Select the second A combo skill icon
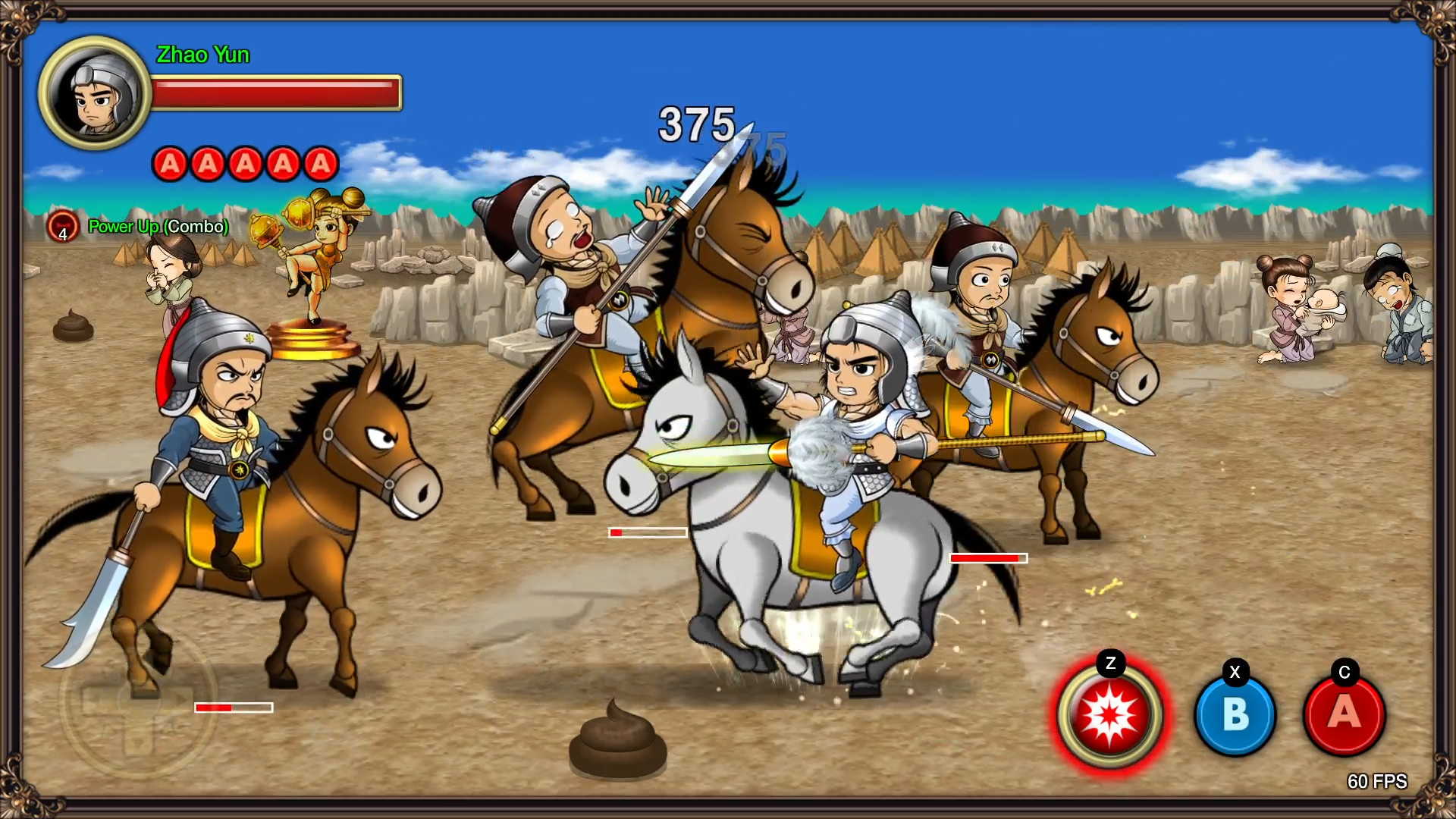 (207, 162)
